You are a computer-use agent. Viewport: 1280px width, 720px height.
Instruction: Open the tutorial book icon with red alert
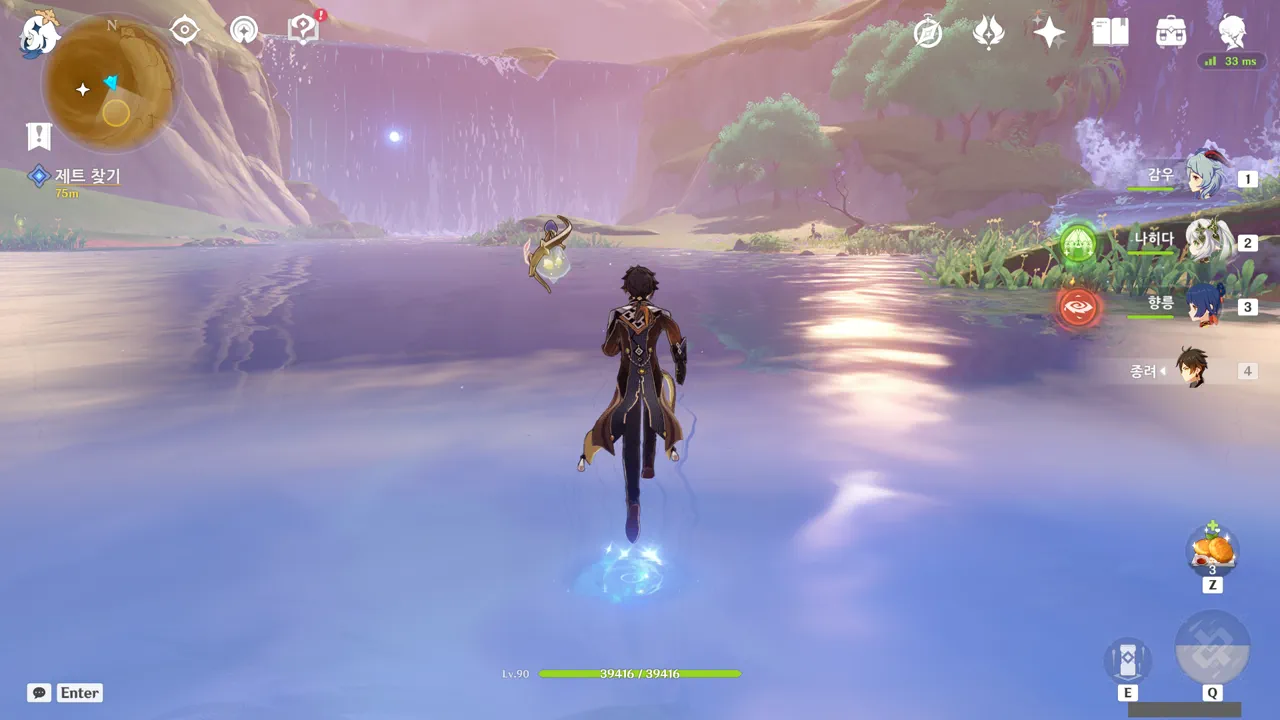(x=303, y=29)
